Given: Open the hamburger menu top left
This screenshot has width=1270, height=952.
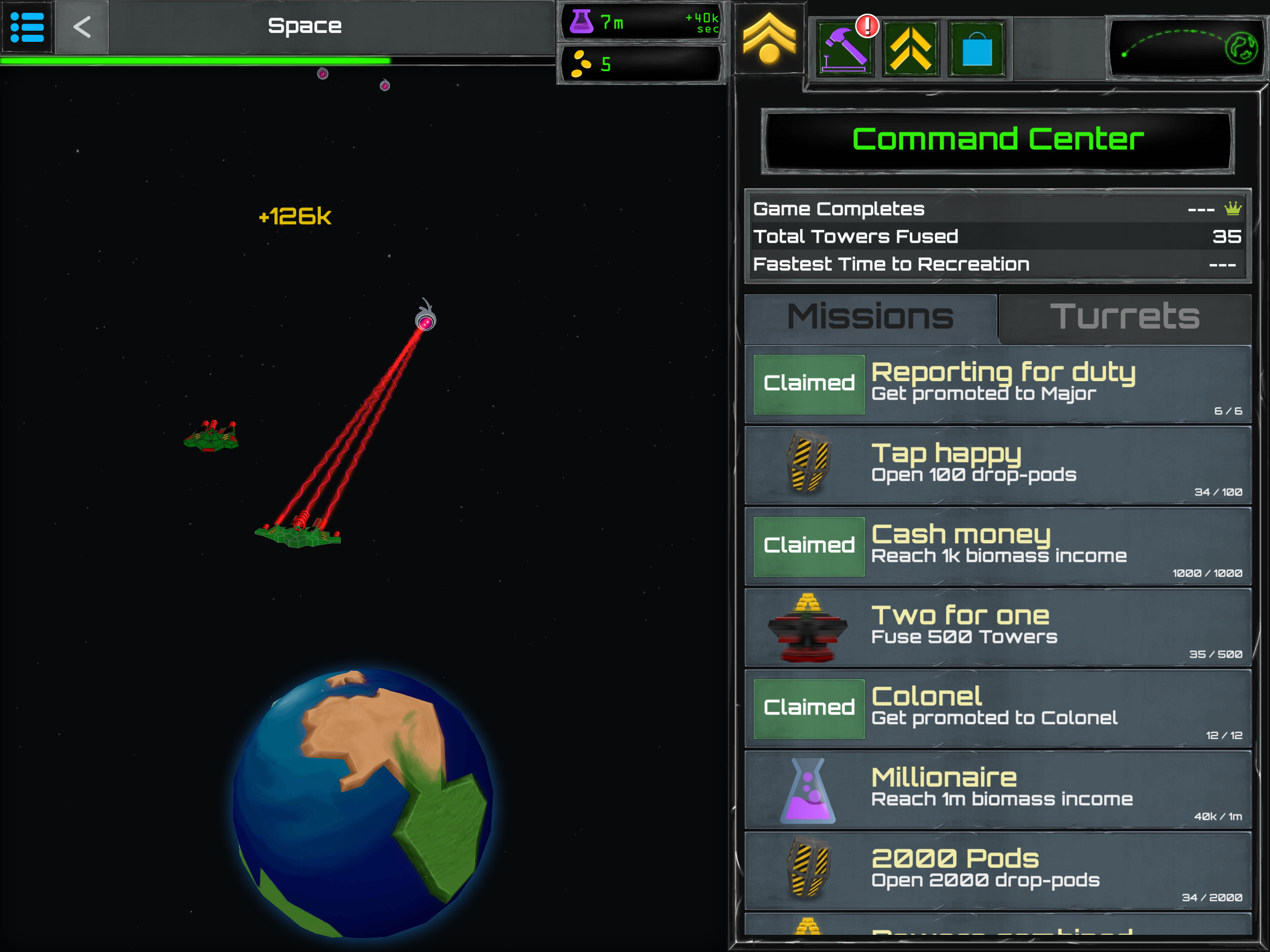Looking at the screenshot, I should tap(26, 27).
